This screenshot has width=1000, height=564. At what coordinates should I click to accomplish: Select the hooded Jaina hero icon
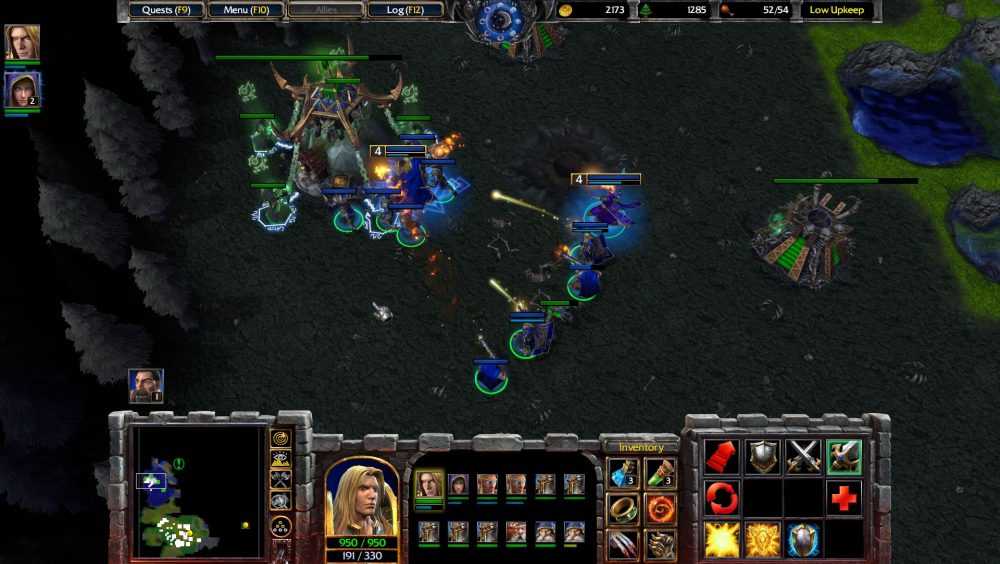click(21, 90)
